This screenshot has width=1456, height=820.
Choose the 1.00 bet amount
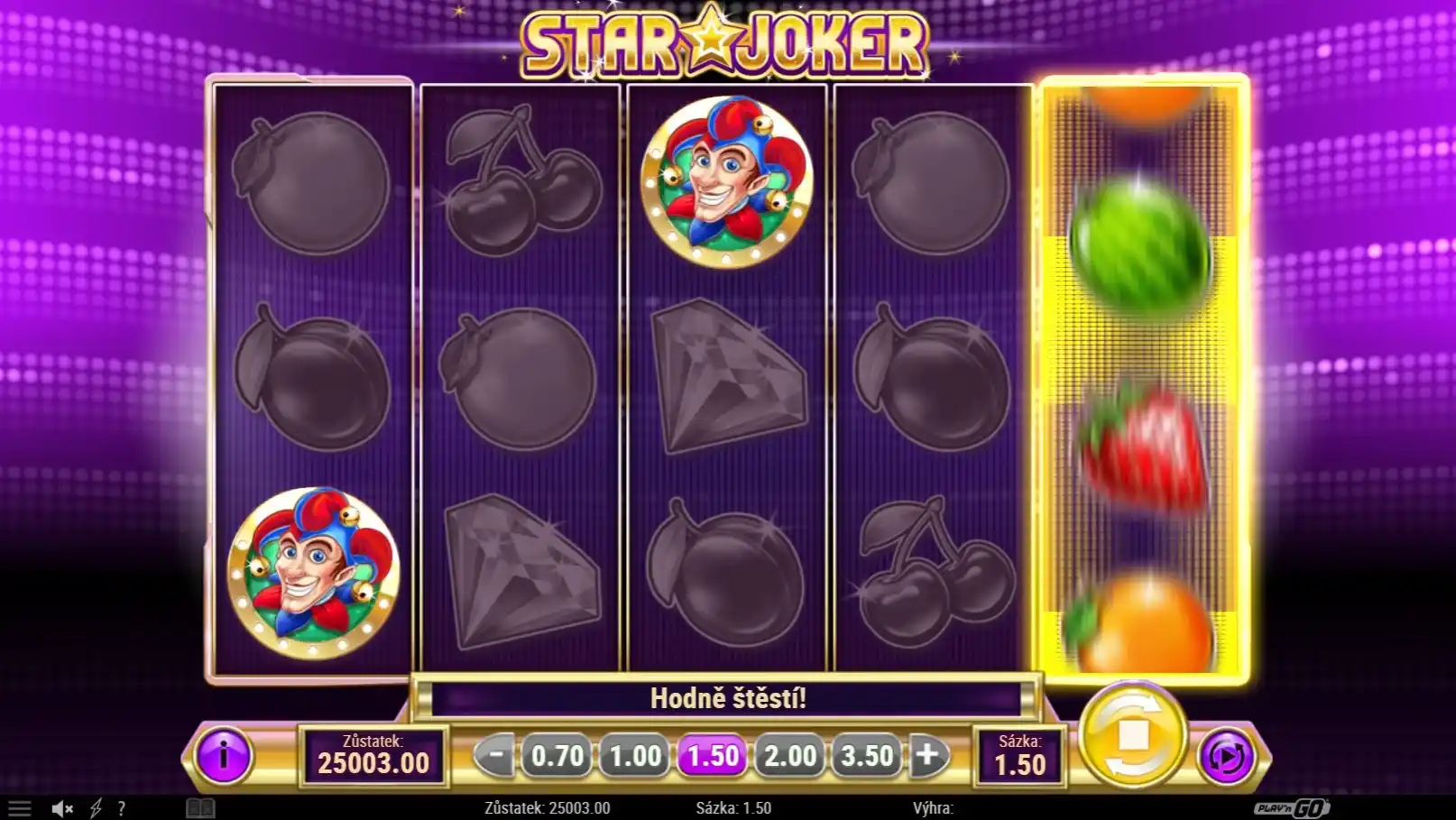pyautogui.click(x=635, y=755)
